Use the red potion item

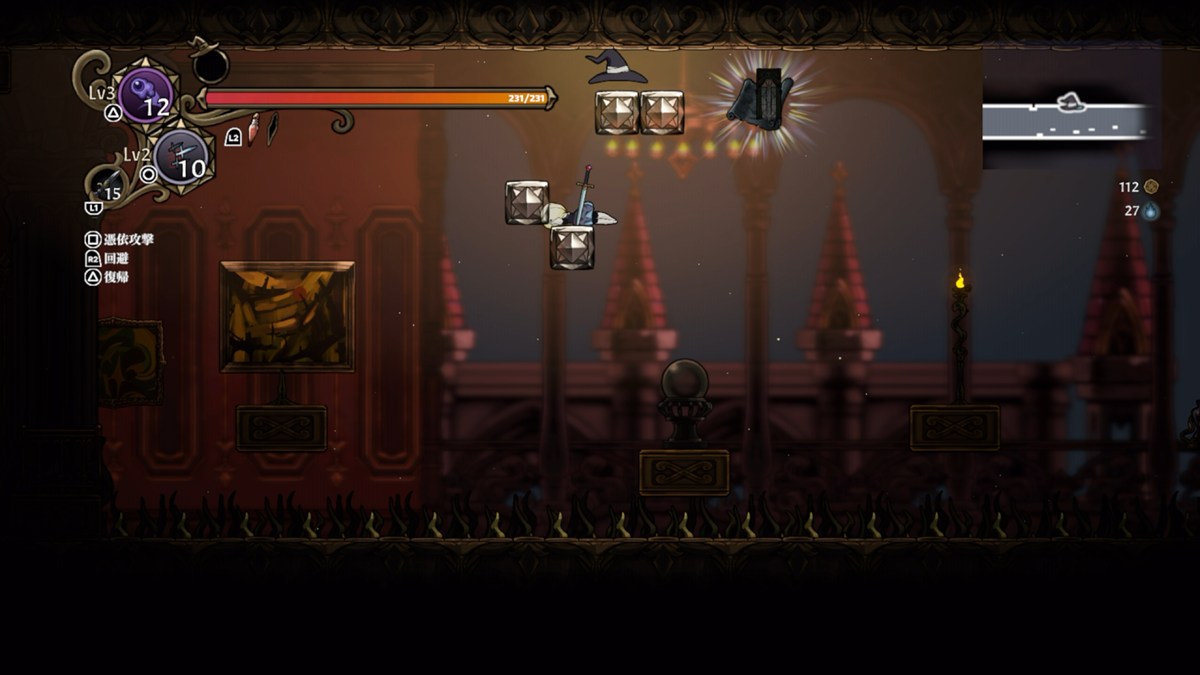click(254, 128)
